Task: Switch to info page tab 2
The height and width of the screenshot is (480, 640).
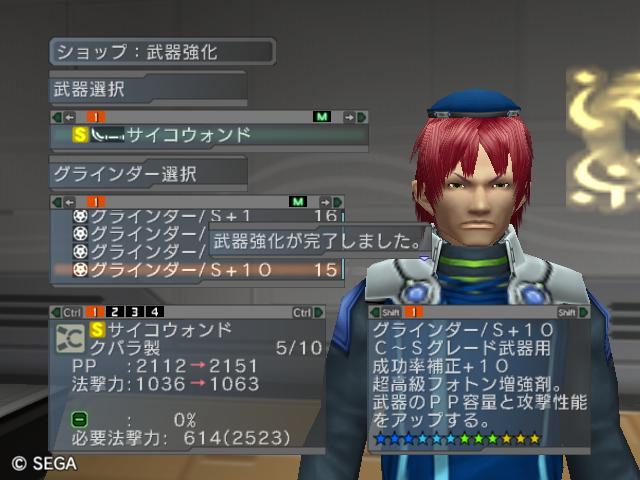Action: tap(115, 312)
